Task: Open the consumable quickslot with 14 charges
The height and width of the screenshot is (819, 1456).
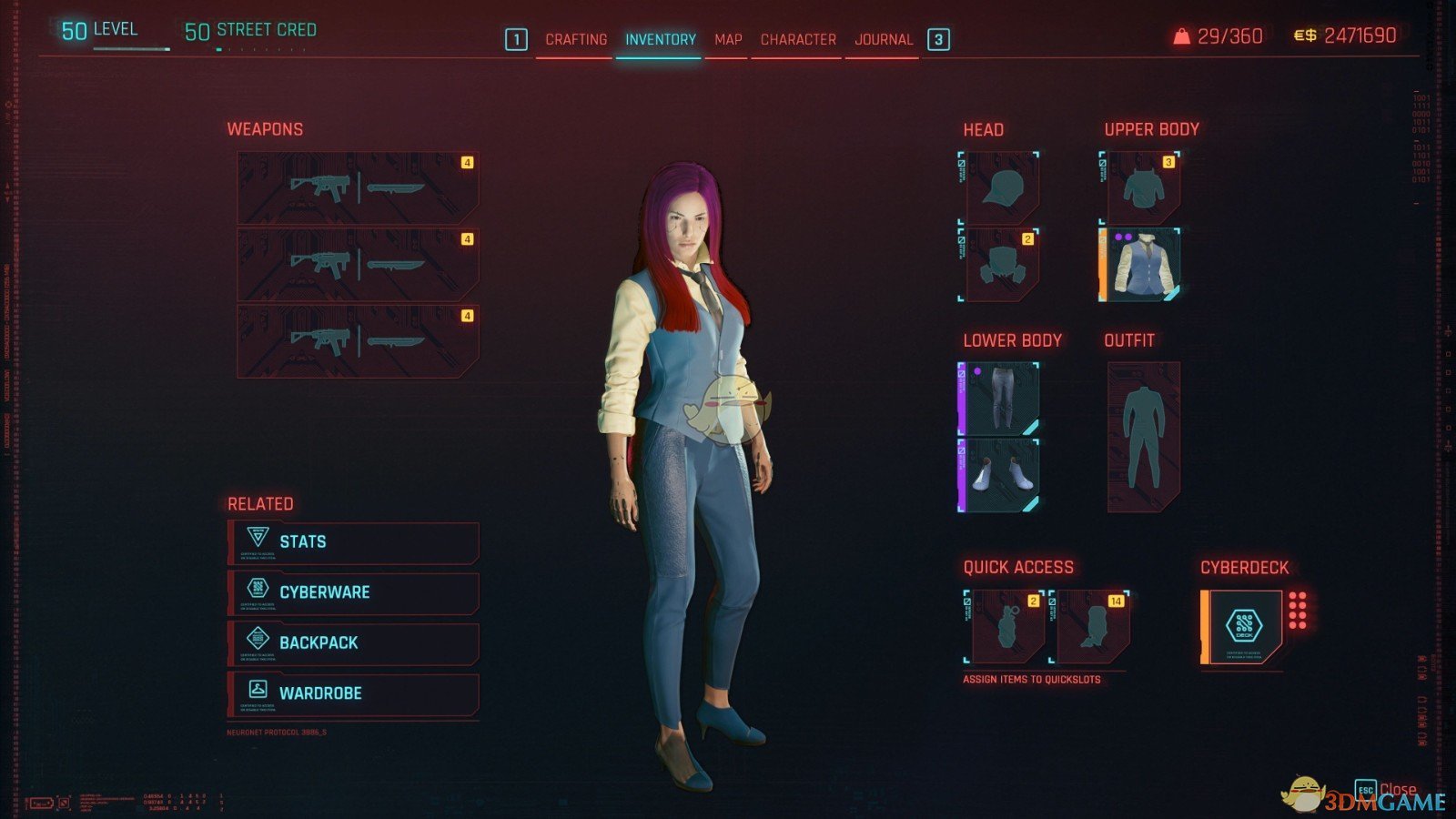Action: coord(1092,626)
